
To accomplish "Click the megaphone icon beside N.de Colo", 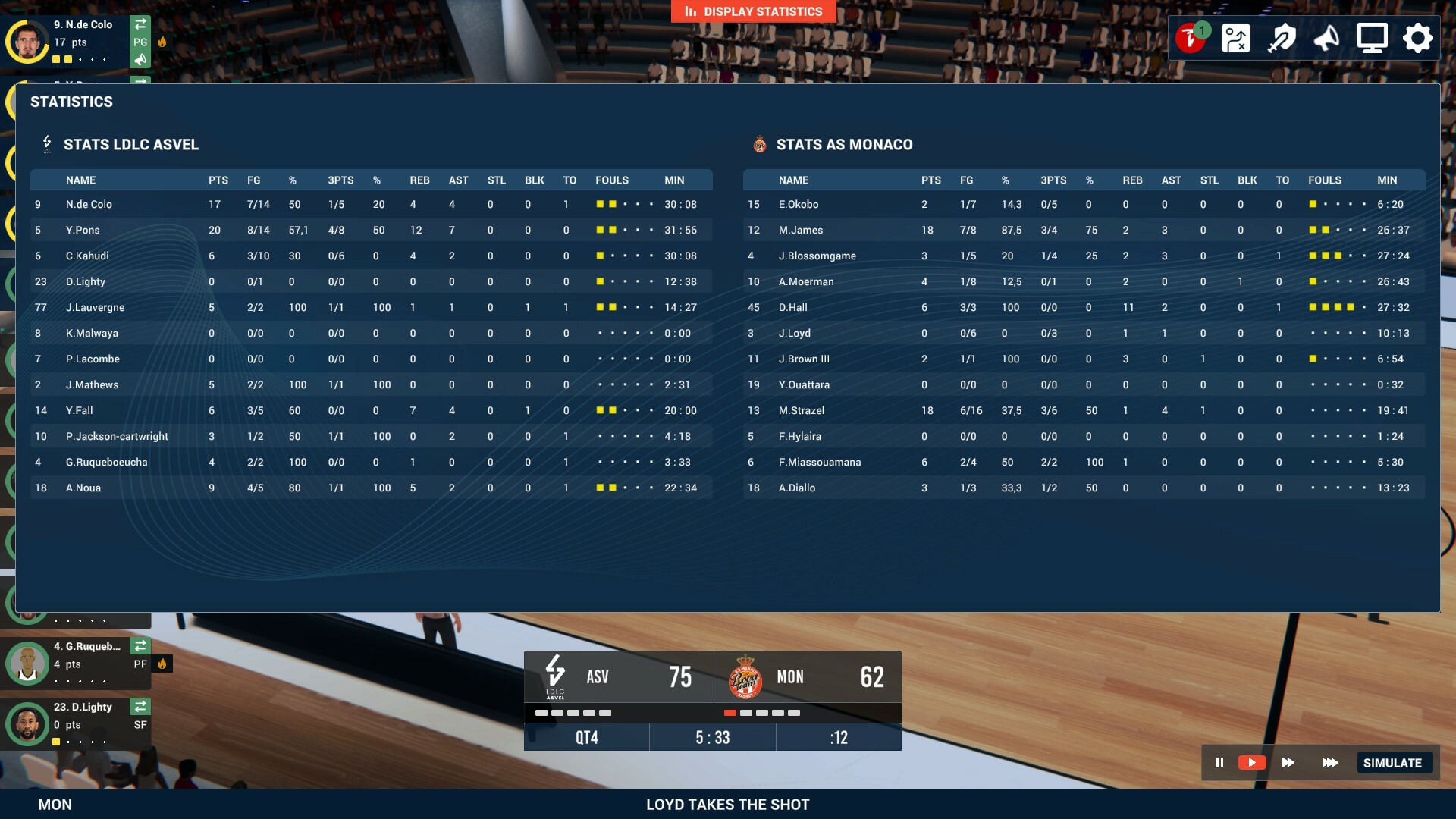I will 140,58.
